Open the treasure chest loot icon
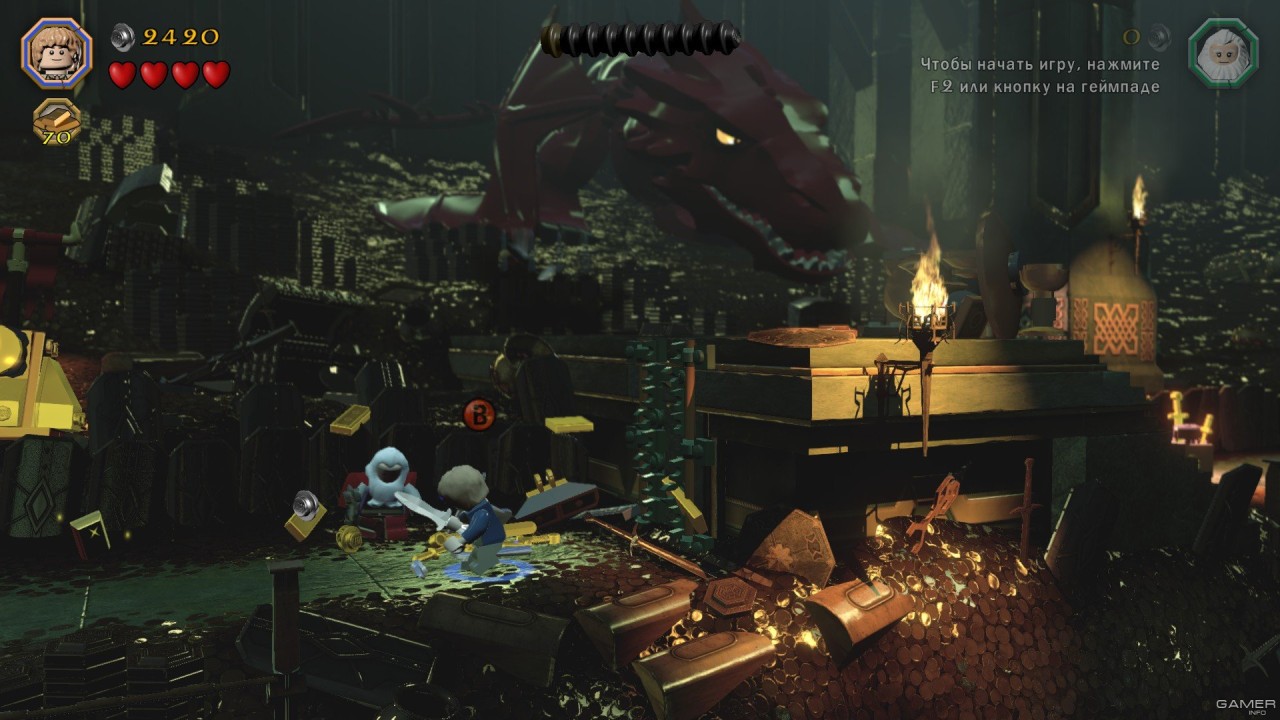The image size is (1280, 720). pyautogui.click(x=56, y=122)
